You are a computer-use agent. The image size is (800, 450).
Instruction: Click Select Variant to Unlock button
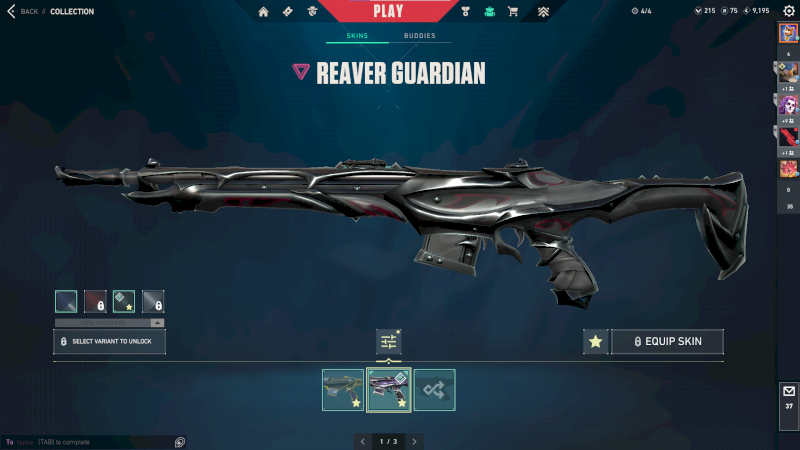pyautogui.click(x=109, y=341)
